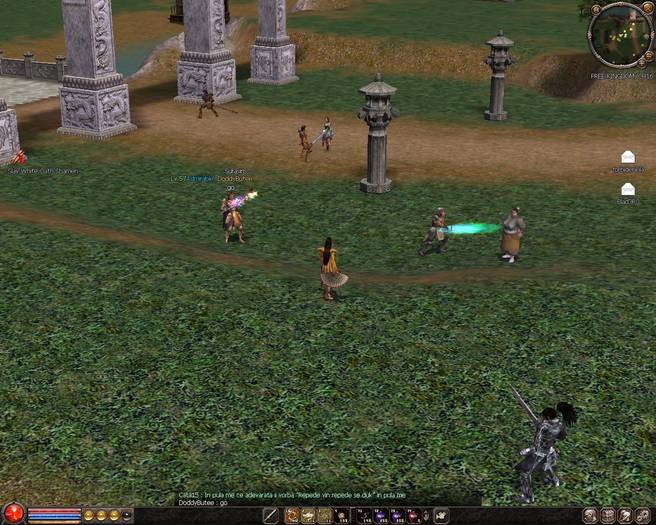The height and width of the screenshot is (525, 656).
Task: Click the circular minimap
Action: (x=621, y=36)
